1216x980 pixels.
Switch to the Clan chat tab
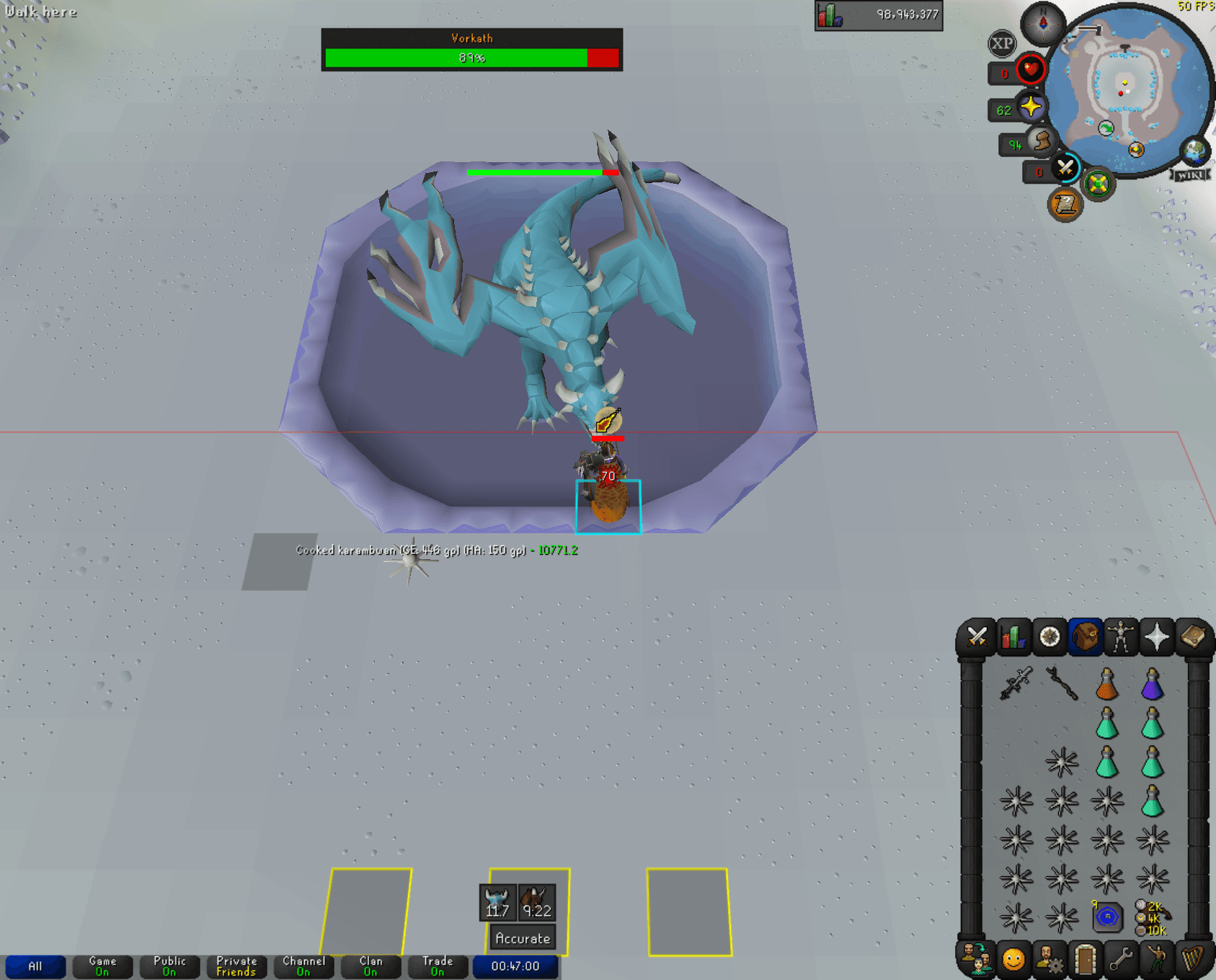point(370,966)
